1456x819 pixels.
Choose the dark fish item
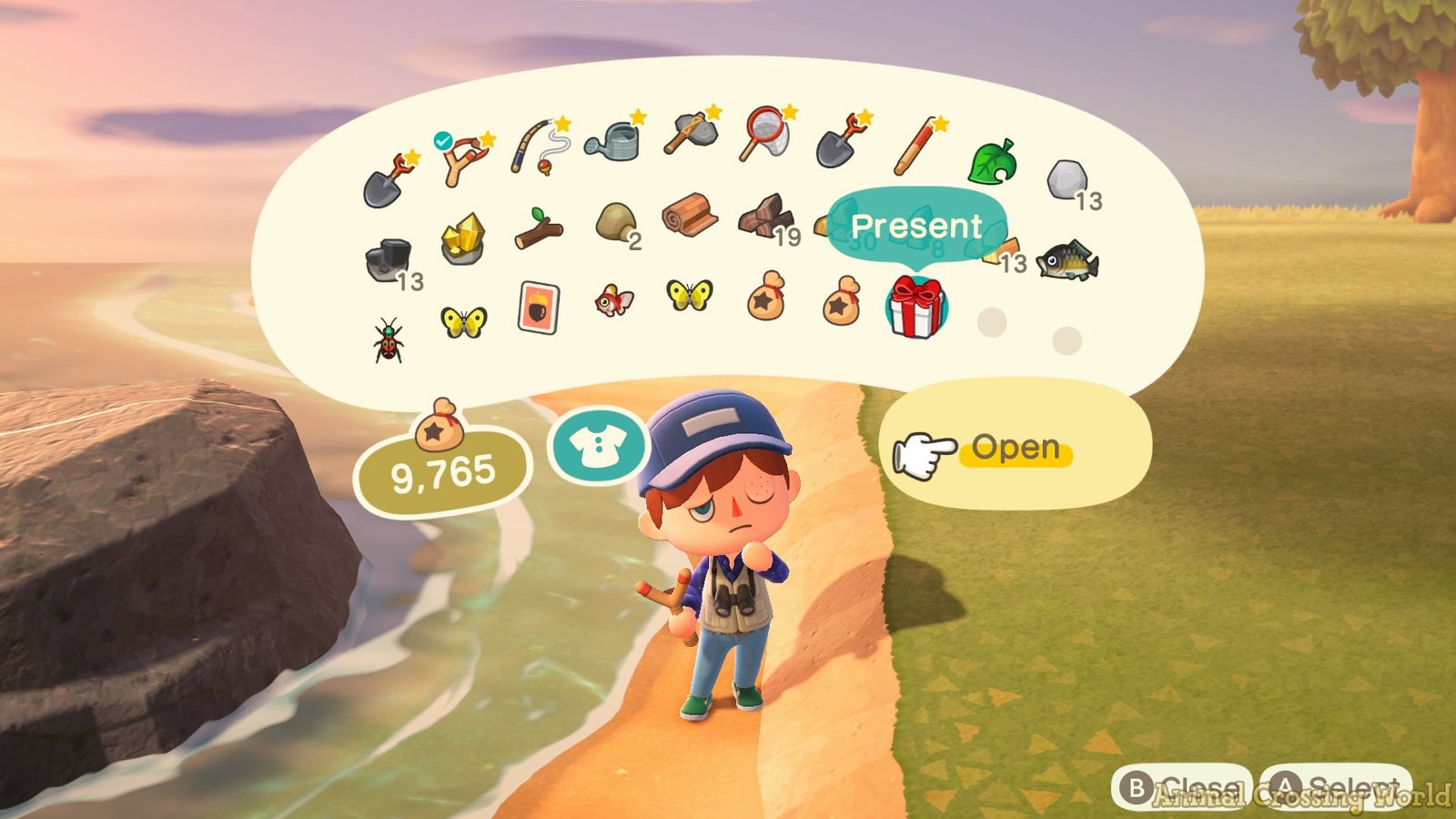tap(1067, 261)
